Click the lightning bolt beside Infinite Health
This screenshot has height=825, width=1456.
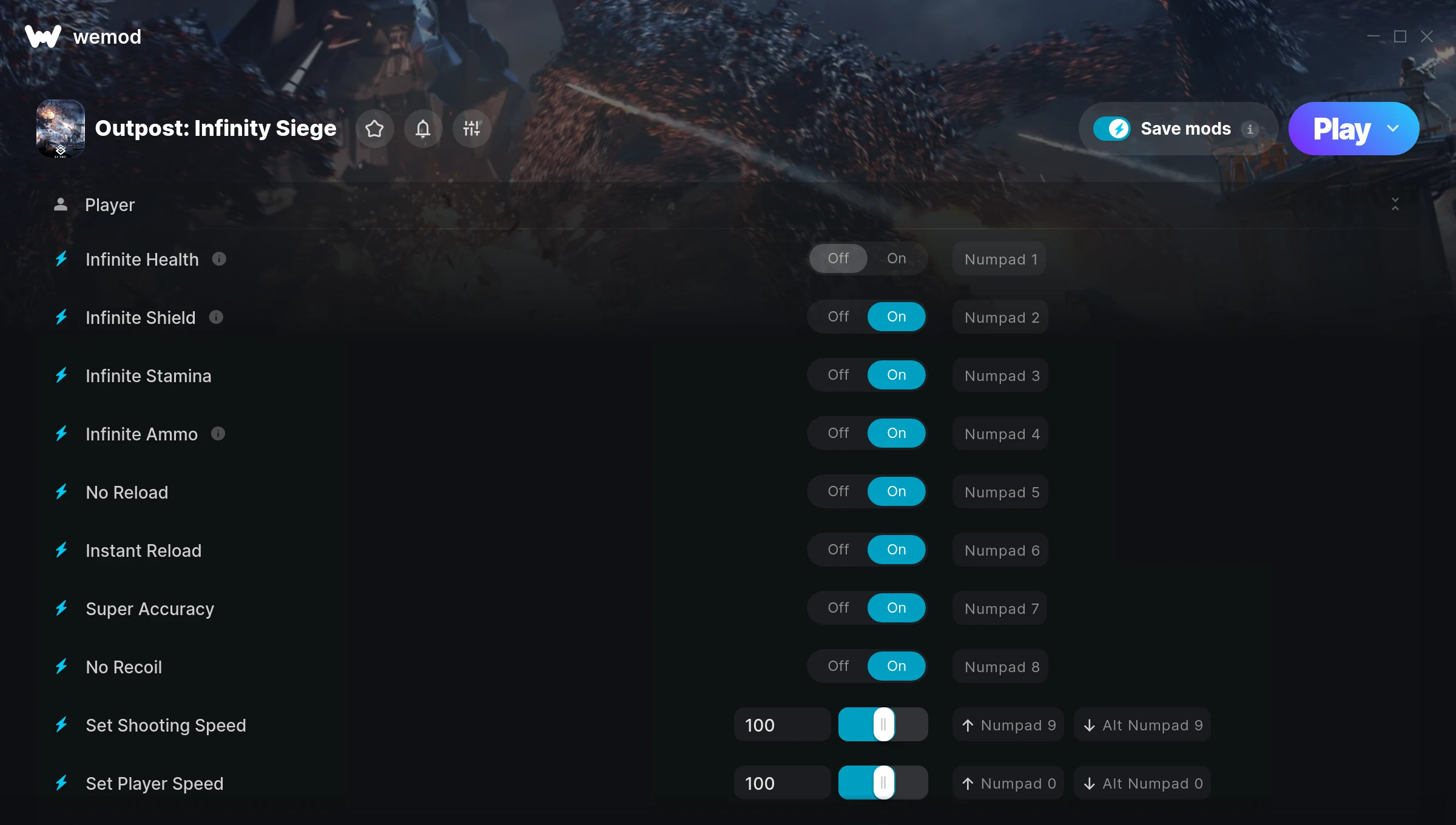pyautogui.click(x=61, y=259)
